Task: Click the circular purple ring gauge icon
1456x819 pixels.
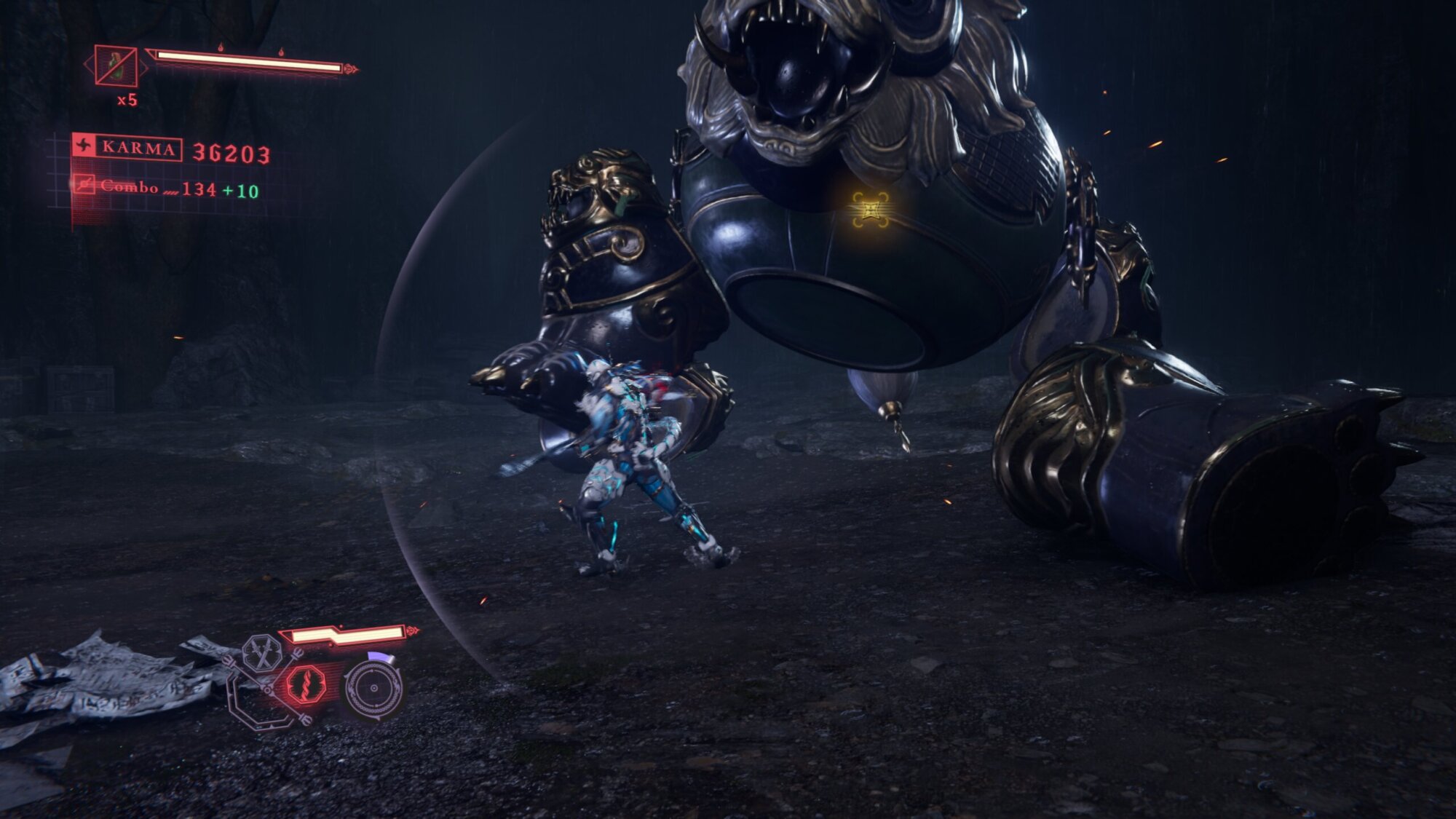Action: 373,688
